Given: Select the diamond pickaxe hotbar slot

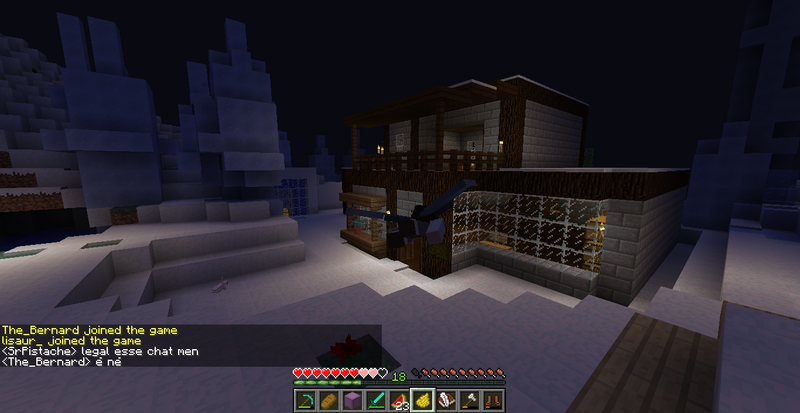Looking at the screenshot, I should click(304, 400).
